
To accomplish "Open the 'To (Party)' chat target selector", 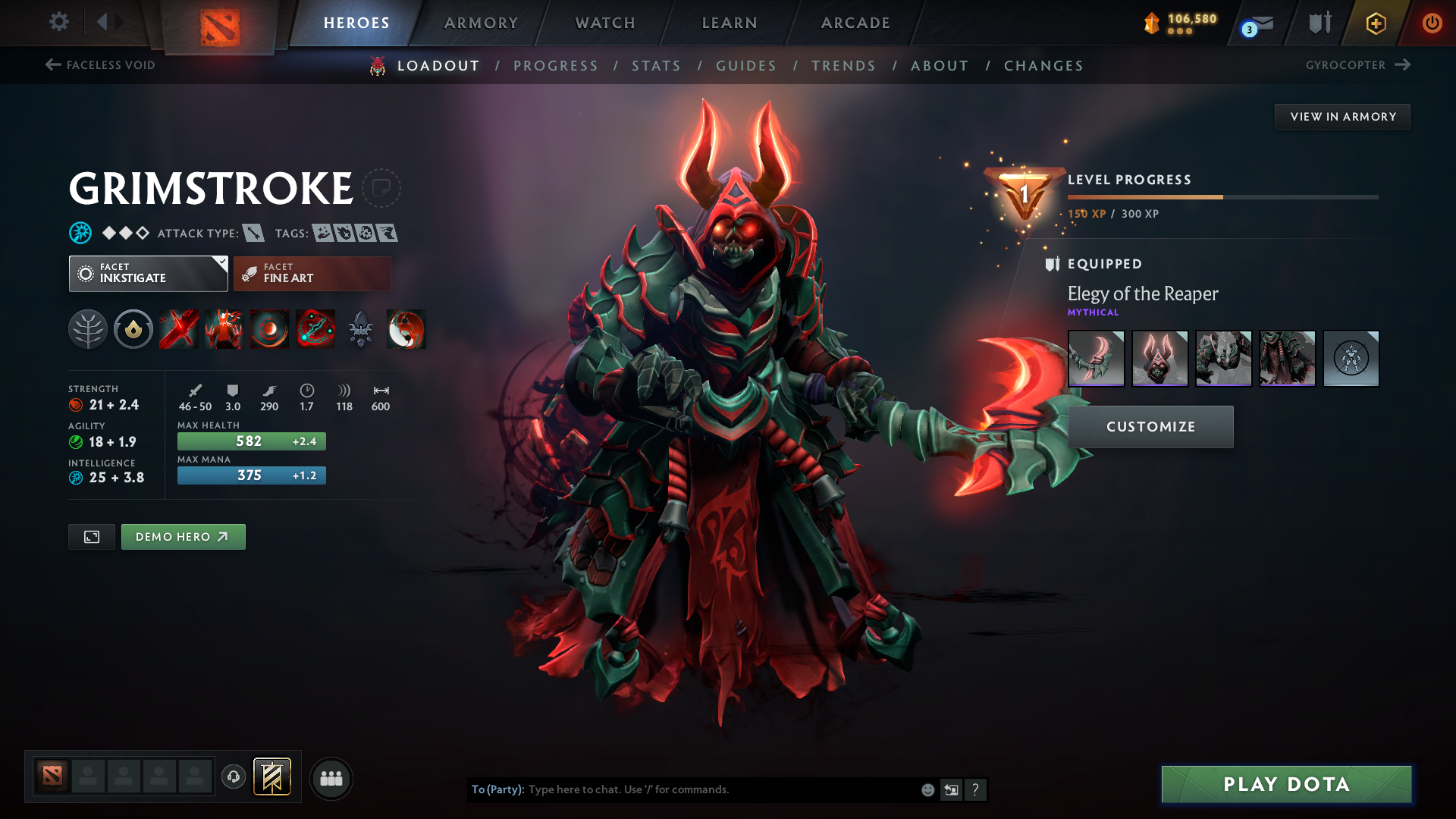I will pos(498,789).
